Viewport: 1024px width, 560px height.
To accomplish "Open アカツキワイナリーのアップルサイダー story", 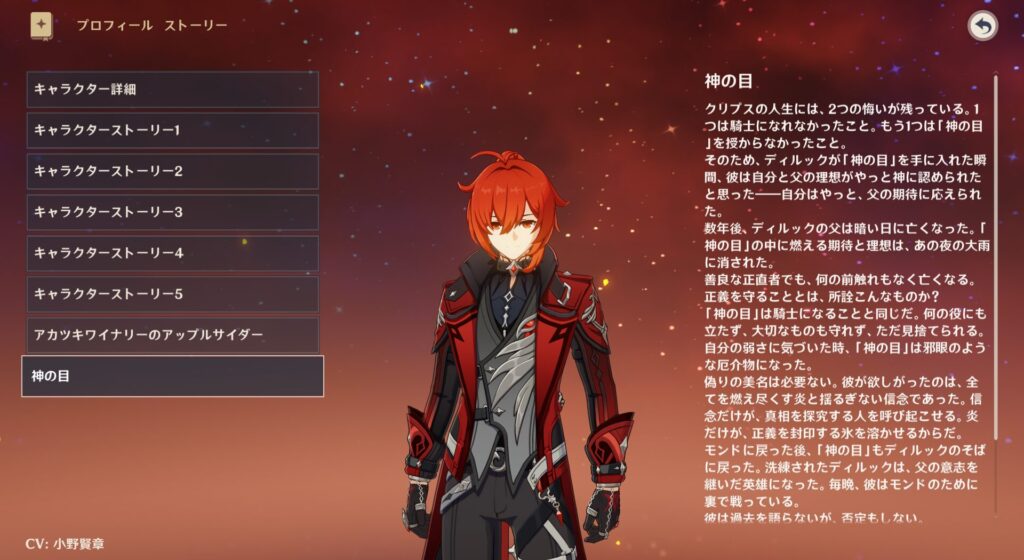I will coord(172,335).
